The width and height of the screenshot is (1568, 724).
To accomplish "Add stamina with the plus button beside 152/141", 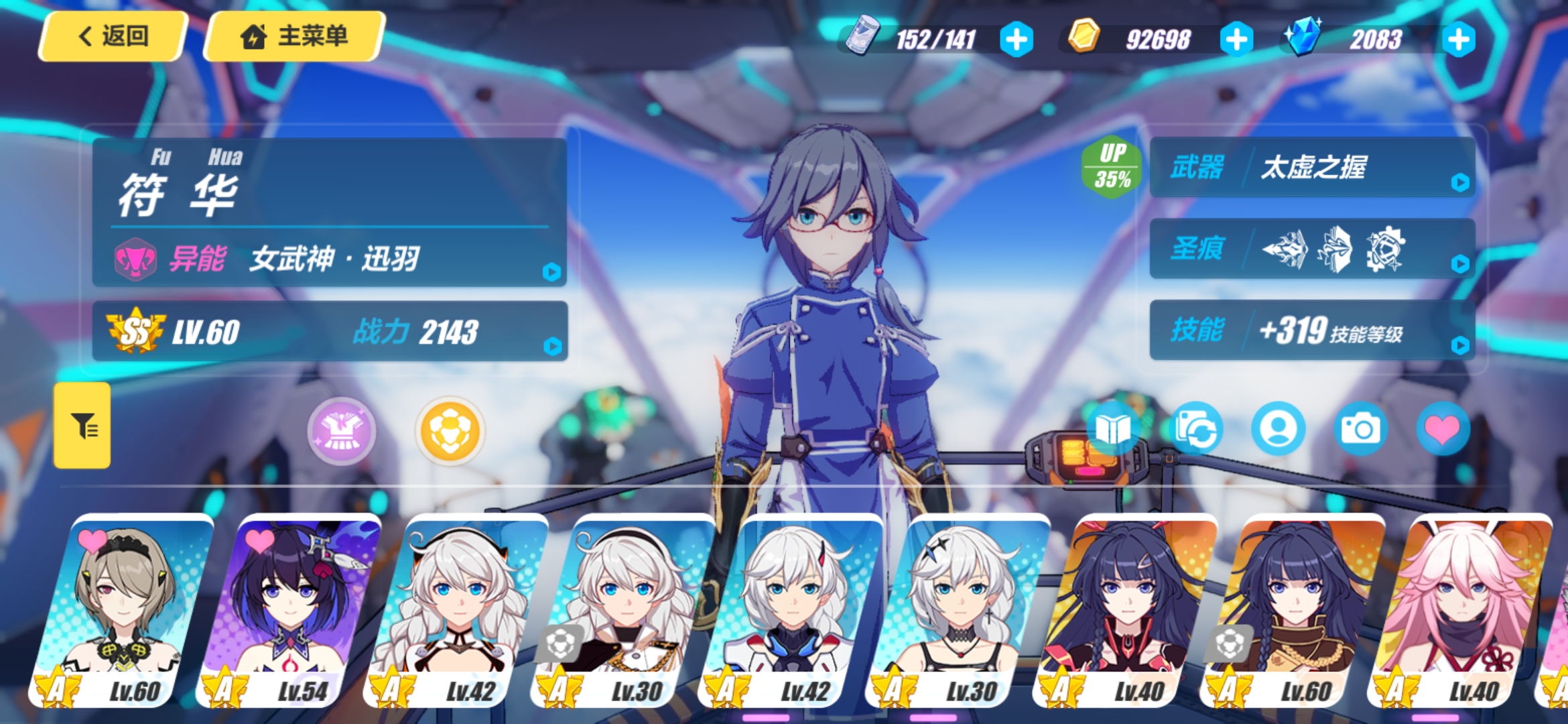I will click(1016, 40).
